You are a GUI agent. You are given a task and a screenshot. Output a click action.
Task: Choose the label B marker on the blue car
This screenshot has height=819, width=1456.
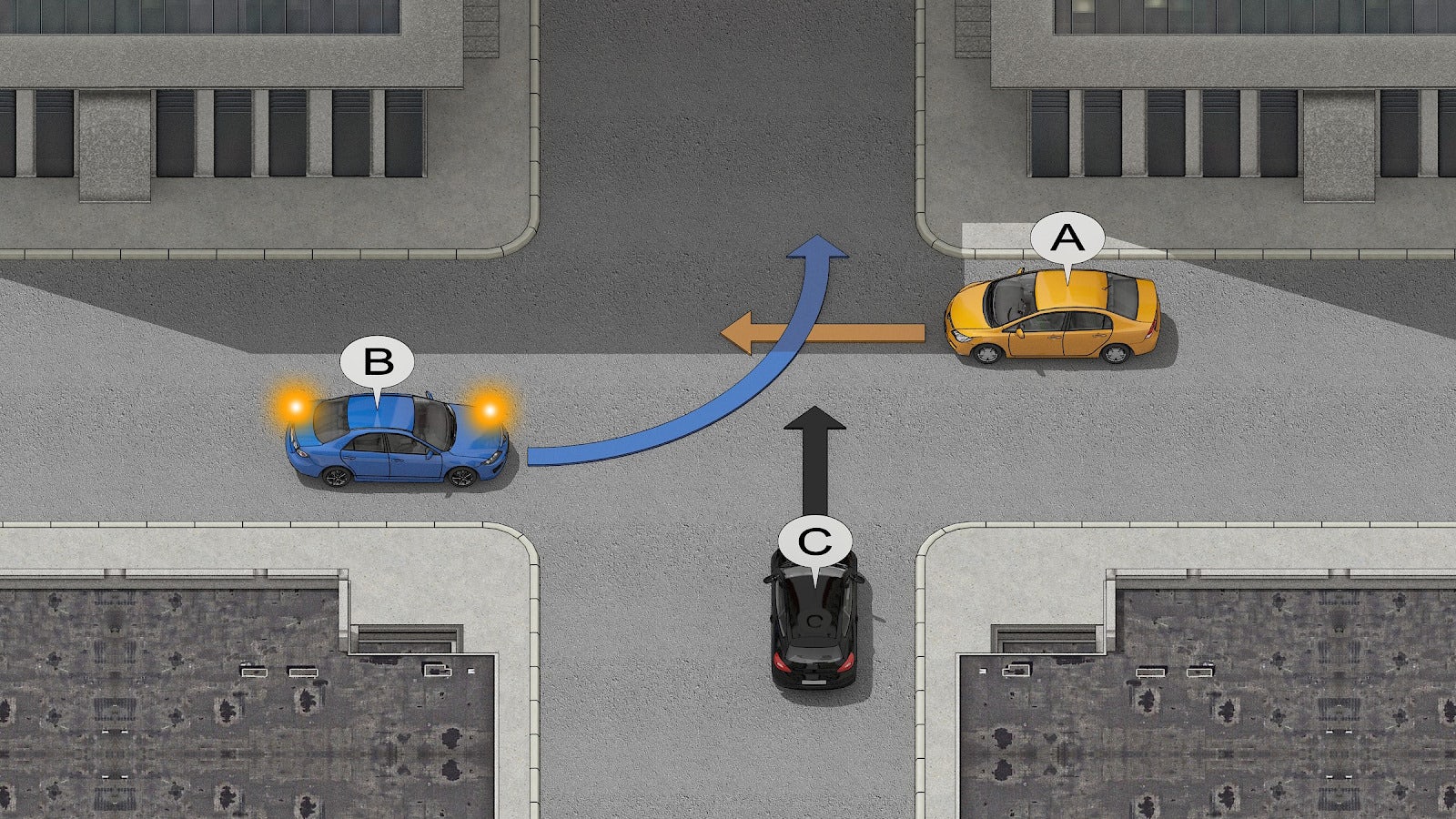click(x=377, y=361)
